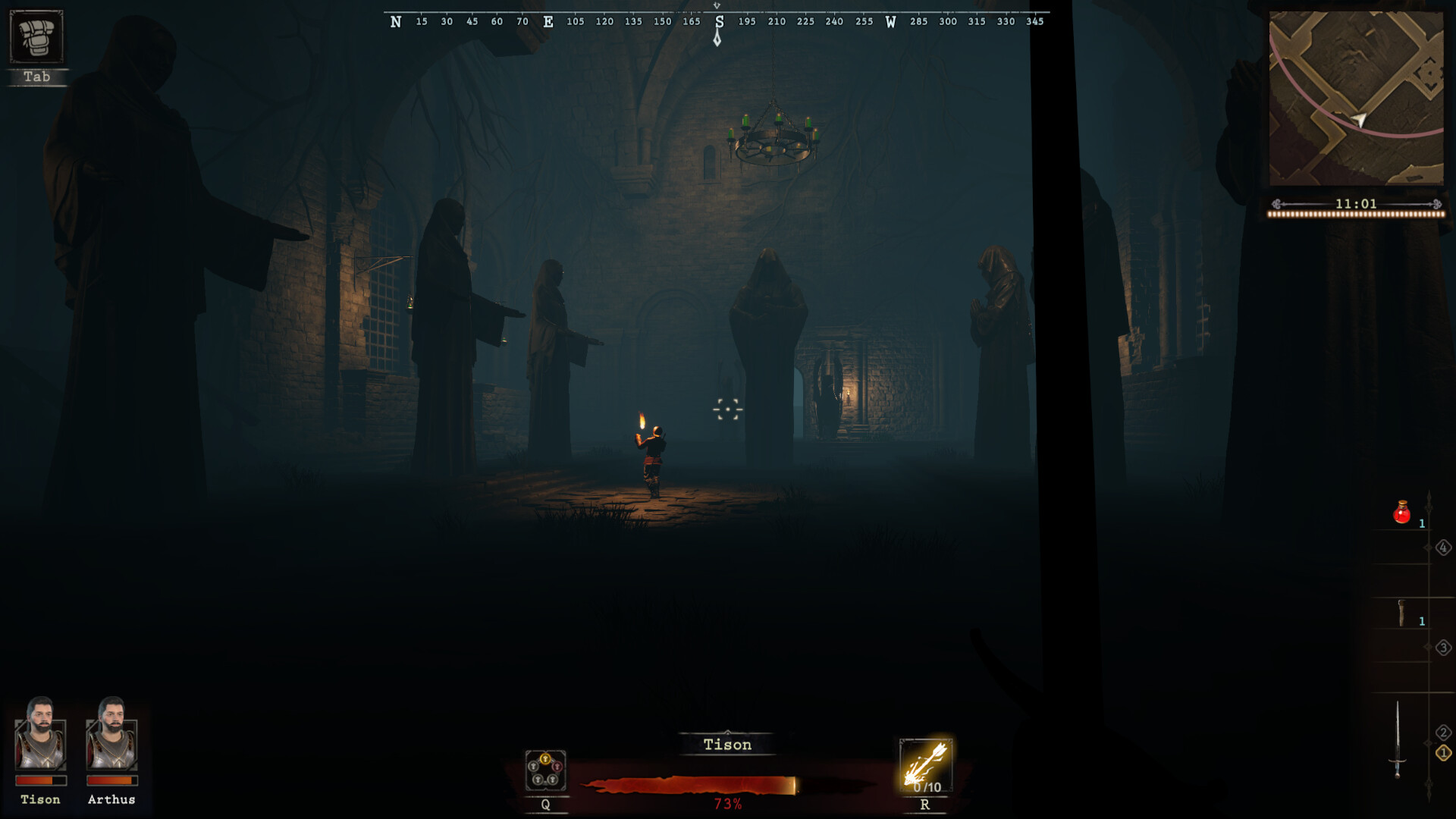The height and width of the screenshot is (819, 1456).
Task: Open the Q ability wheel
Action: 545,771
